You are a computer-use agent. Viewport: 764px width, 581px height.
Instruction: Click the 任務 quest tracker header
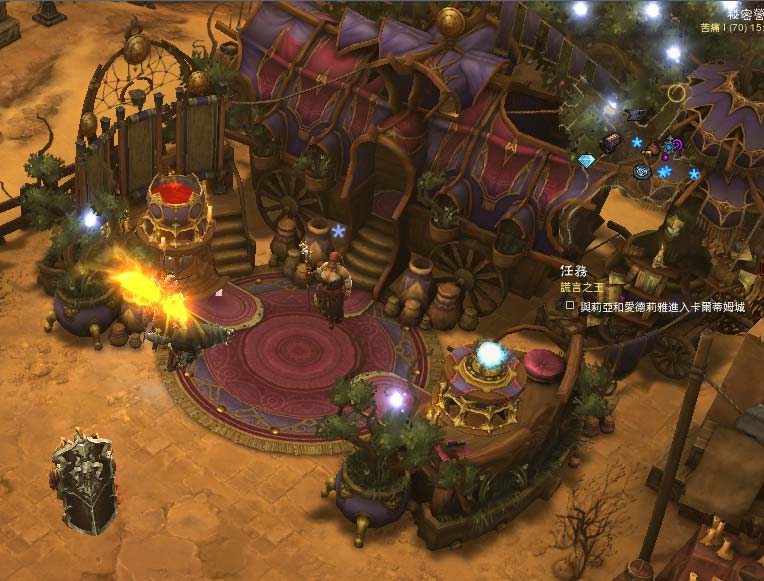[x=574, y=270]
